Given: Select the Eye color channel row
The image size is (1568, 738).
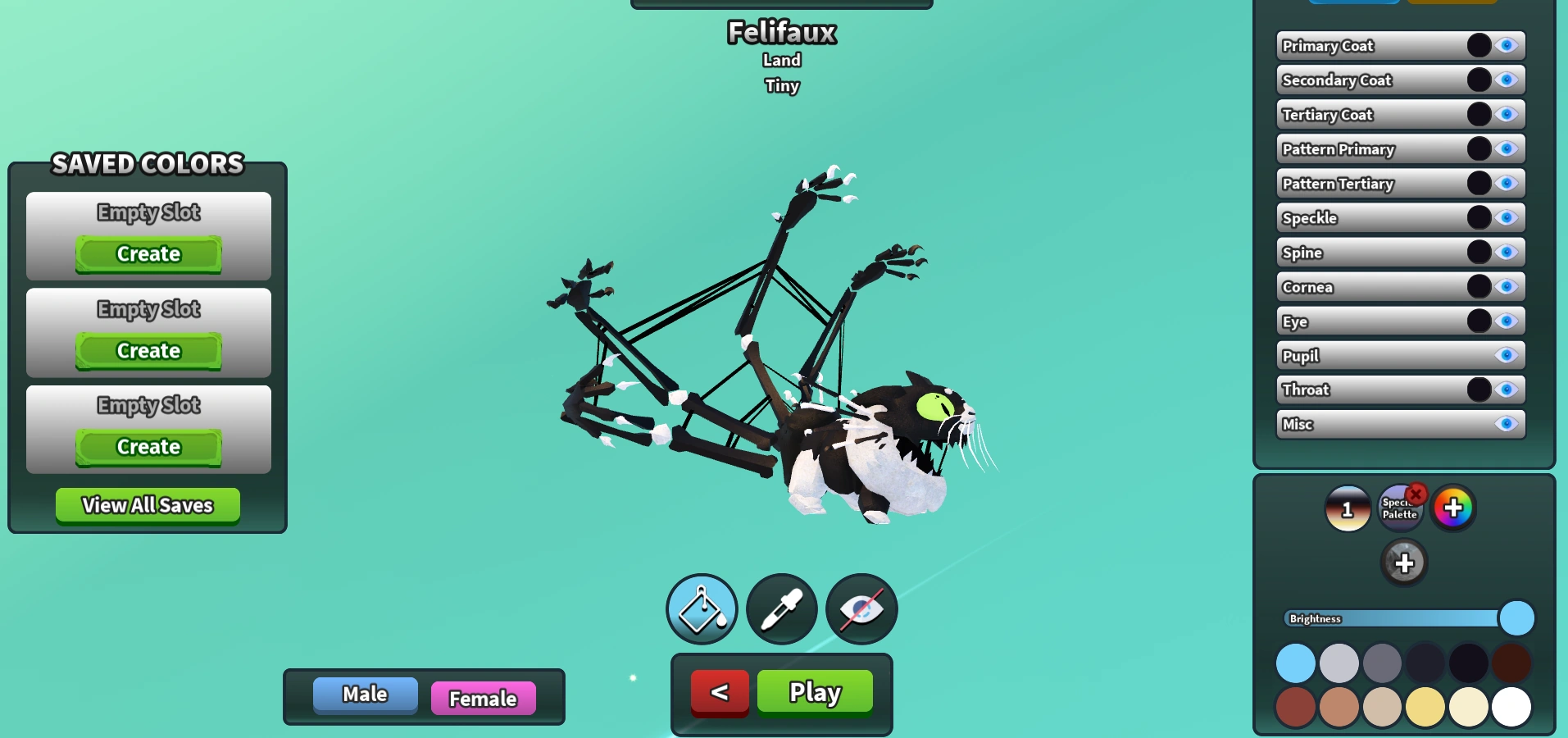Looking at the screenshot, I should point(1352,321).
